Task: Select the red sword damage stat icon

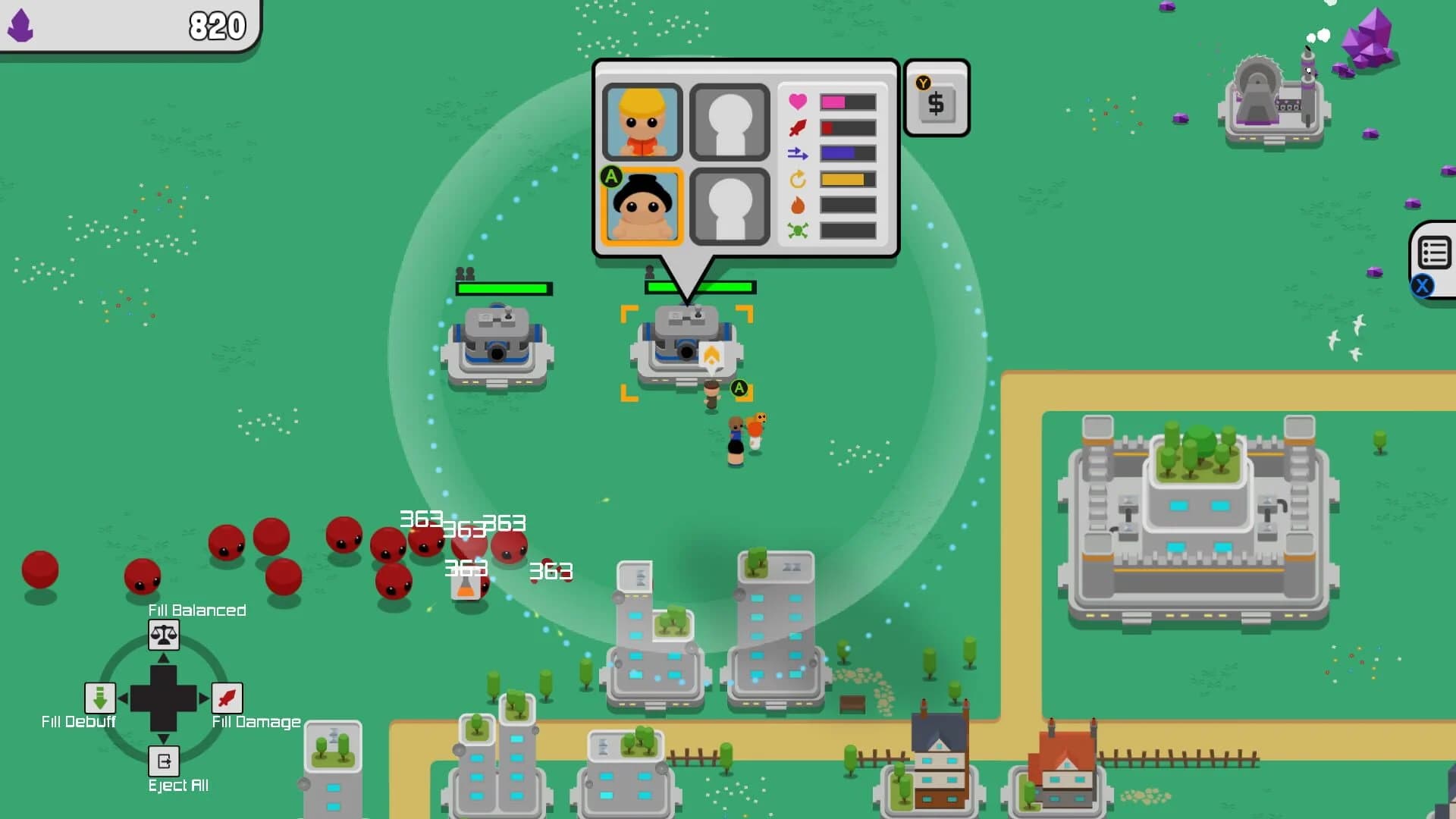Action: click(798, 127)
